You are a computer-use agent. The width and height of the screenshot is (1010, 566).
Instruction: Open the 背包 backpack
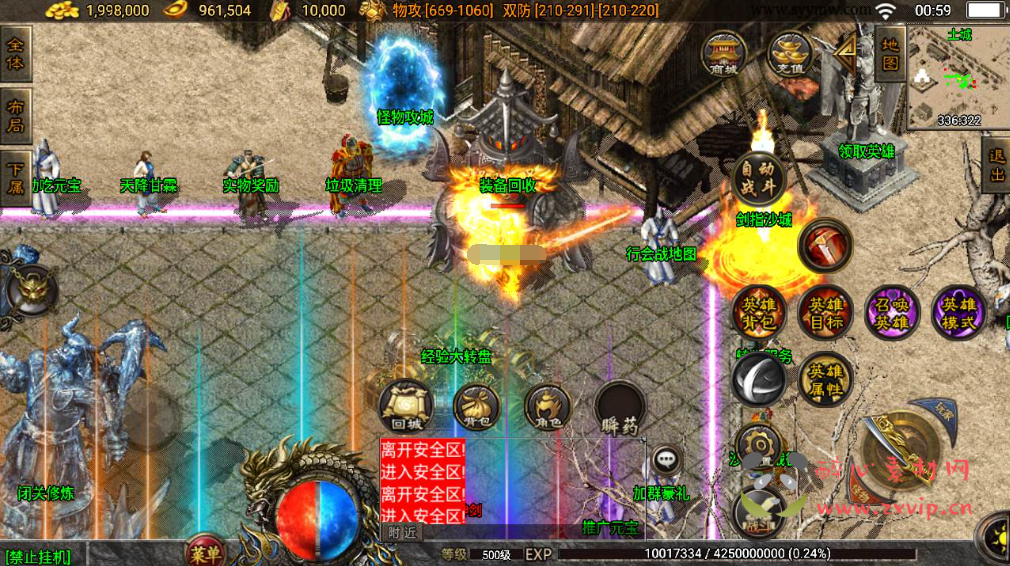[x=476, y=407]
